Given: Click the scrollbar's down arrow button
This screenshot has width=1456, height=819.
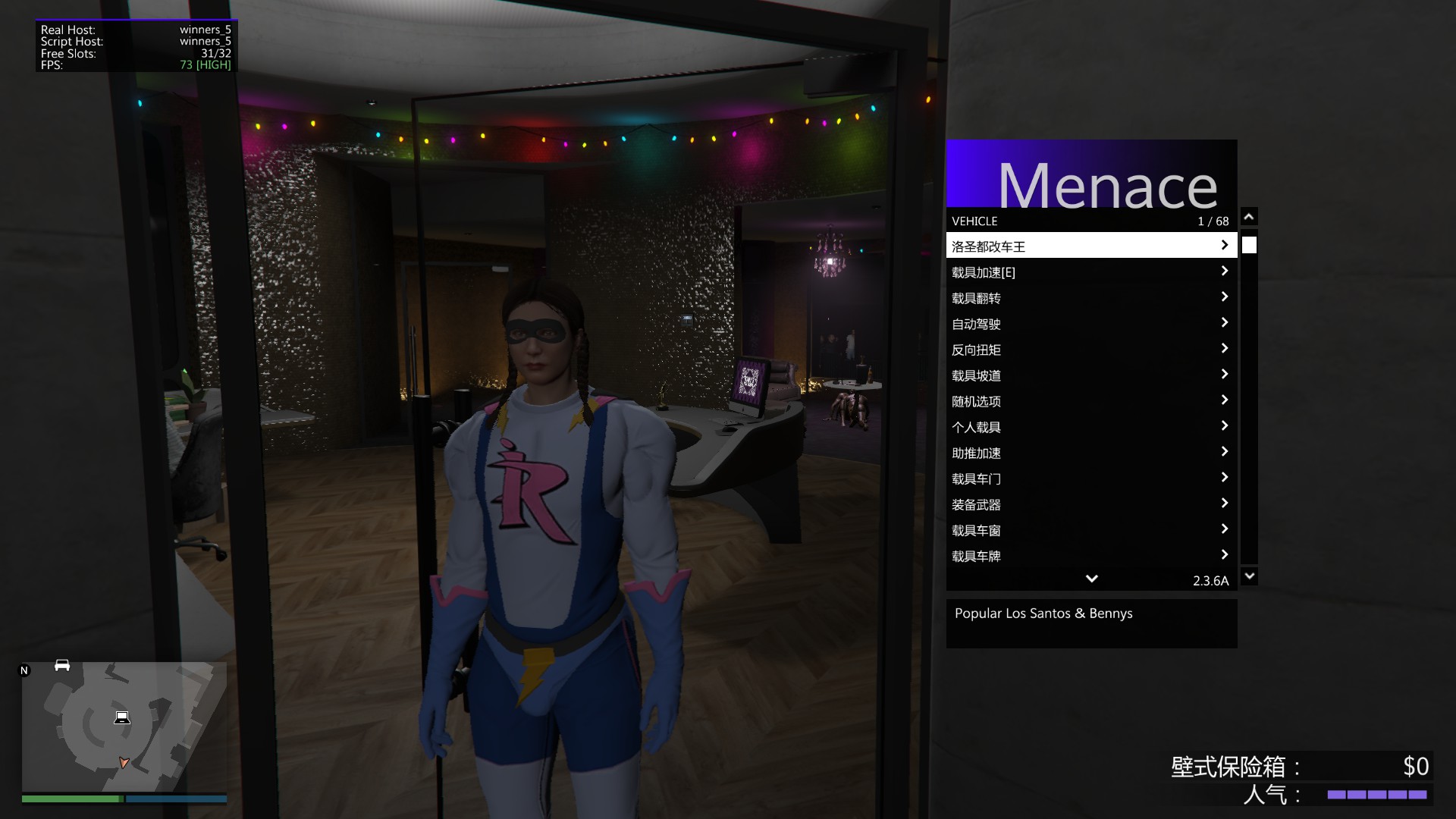Looking at the screenshot, I should [x=1249, y=576].
